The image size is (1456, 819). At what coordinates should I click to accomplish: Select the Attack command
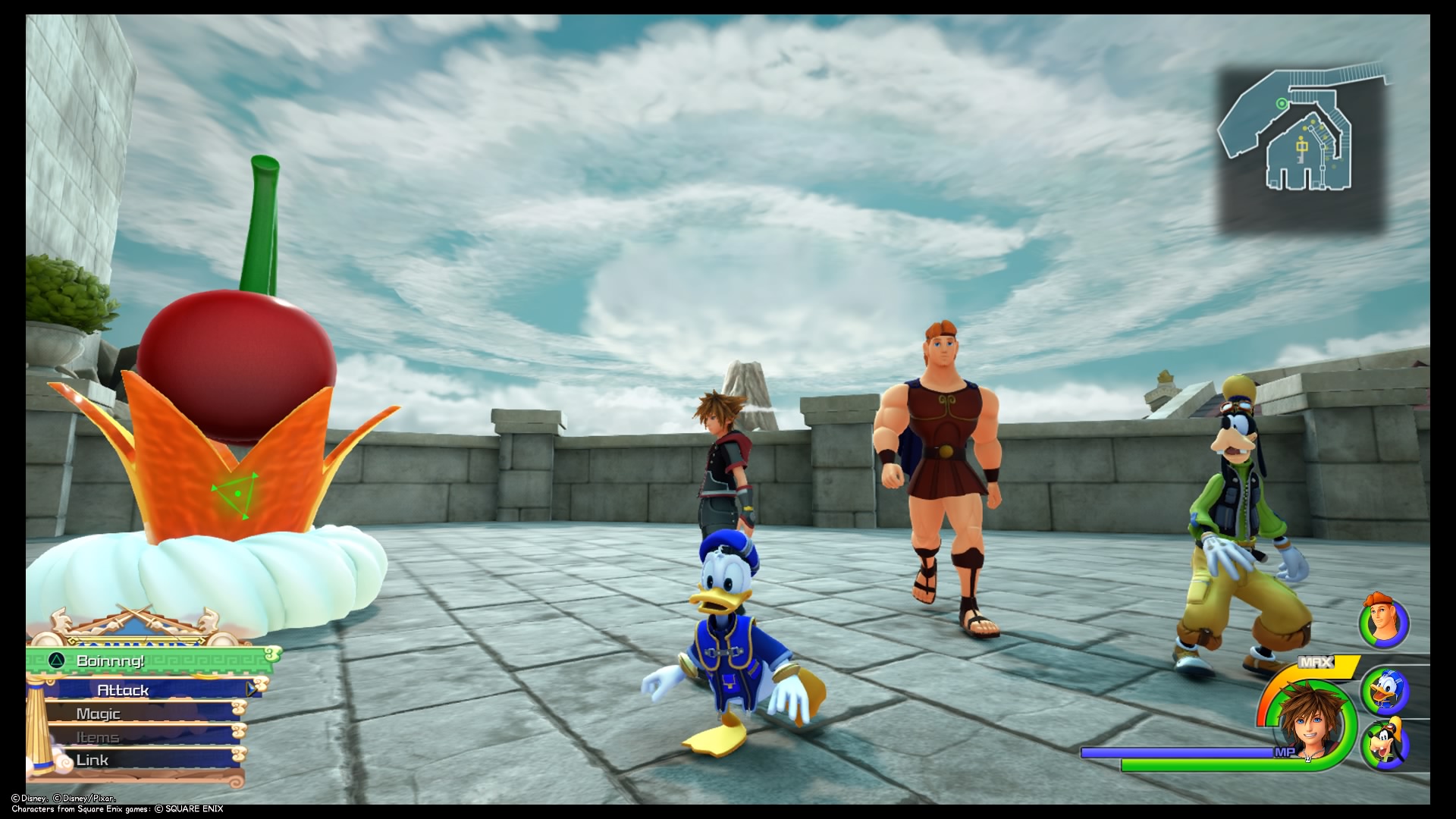coord(122,690)
